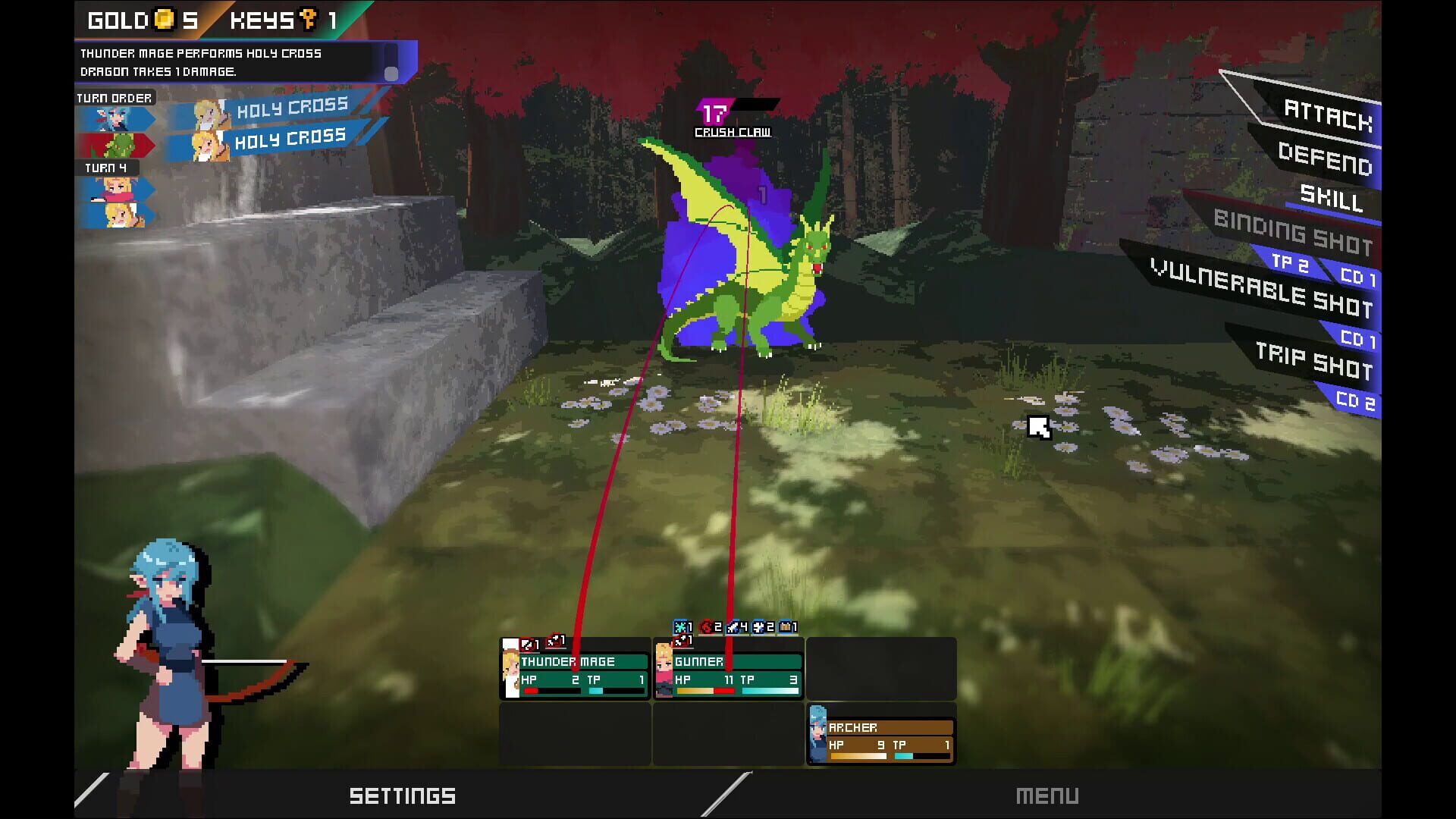
Task: Inspect the blue arrow buff icon above Gunner
Action: [x=733, y=627]
